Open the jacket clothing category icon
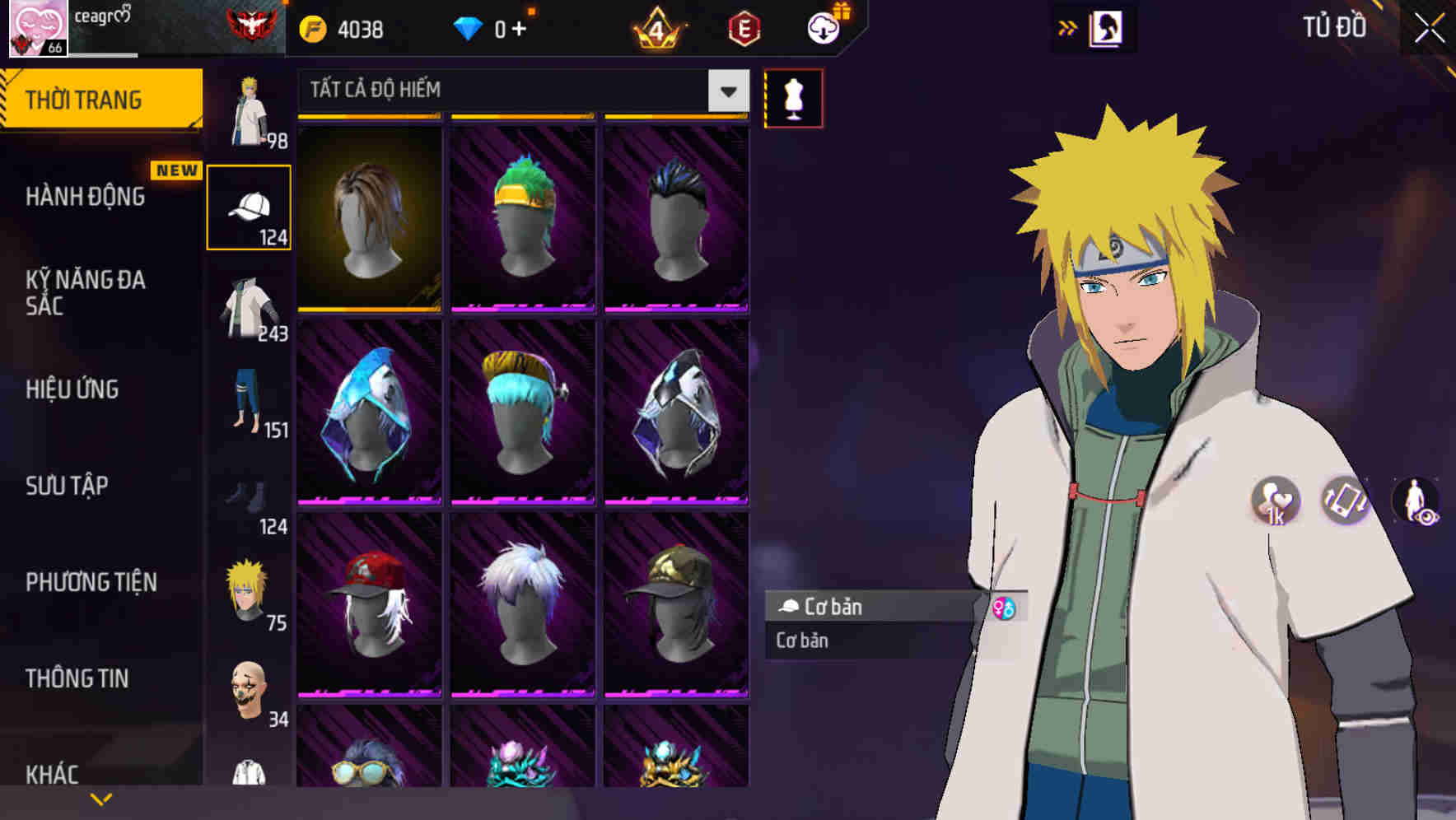This screenshot has width=1456, height=820. [250, 309]
